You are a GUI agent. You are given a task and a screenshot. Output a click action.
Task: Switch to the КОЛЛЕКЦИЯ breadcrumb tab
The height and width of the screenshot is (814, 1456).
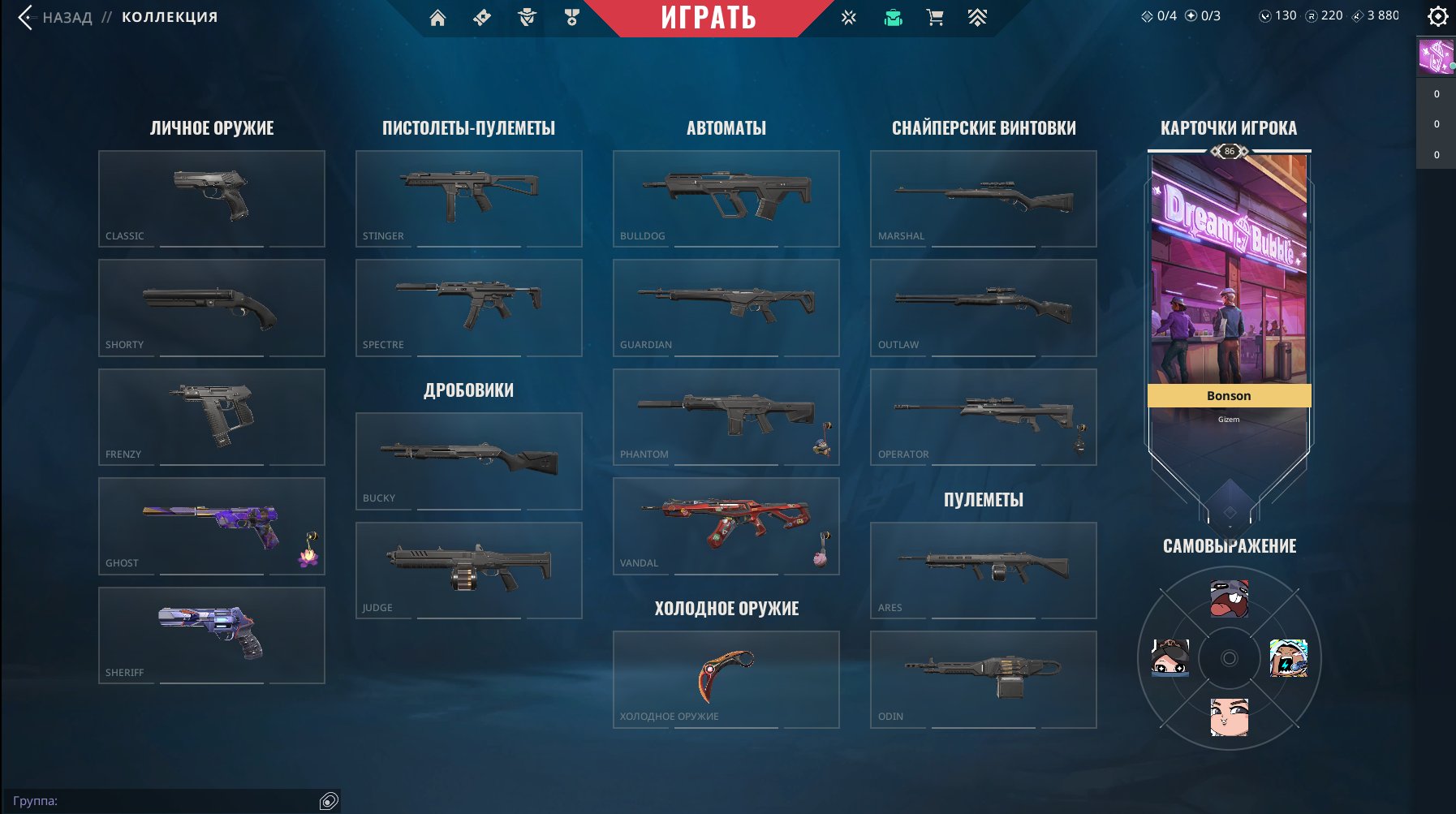(x=170, y=15)
